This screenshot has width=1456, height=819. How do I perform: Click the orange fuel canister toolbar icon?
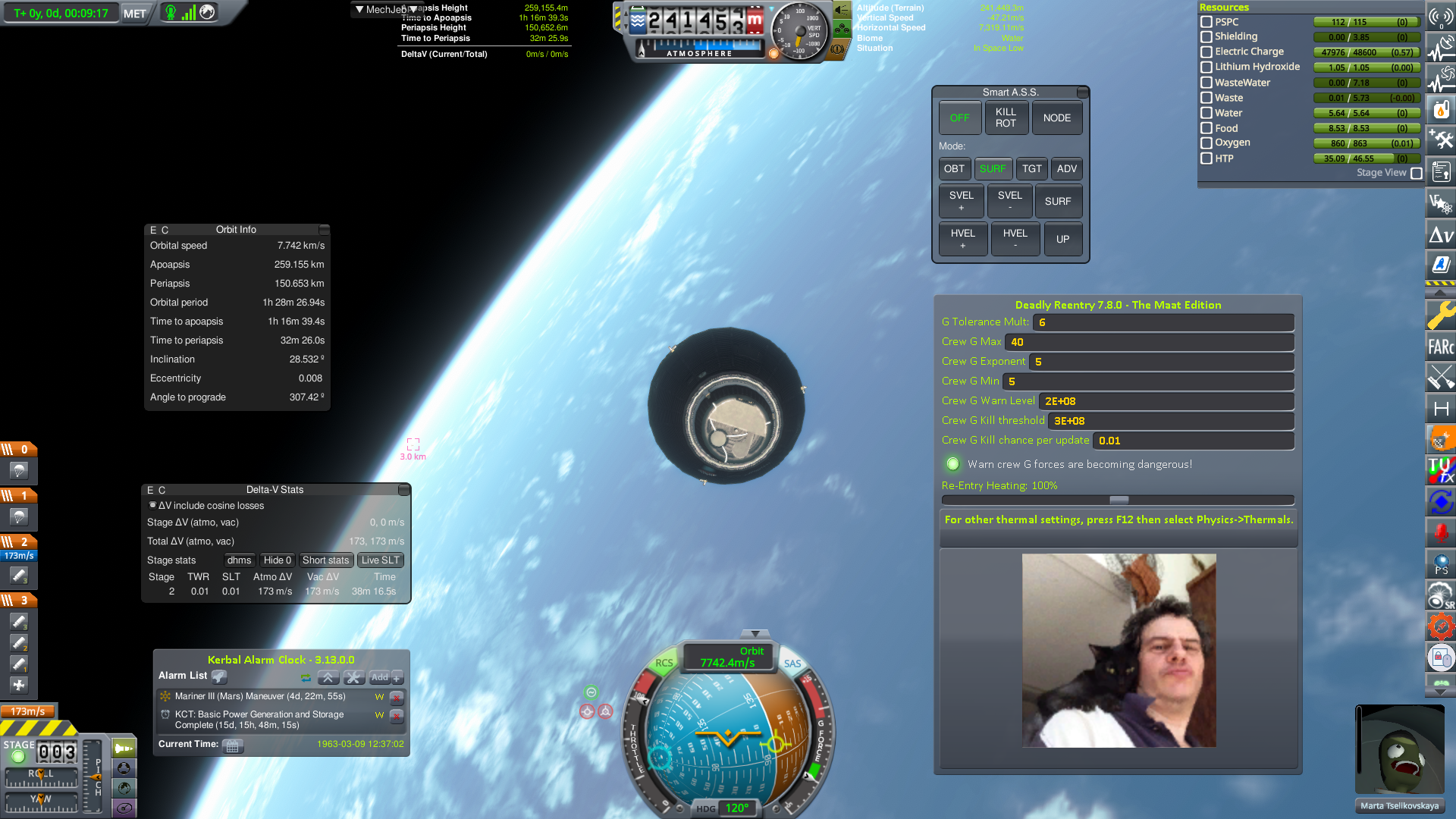point(1441,108)
